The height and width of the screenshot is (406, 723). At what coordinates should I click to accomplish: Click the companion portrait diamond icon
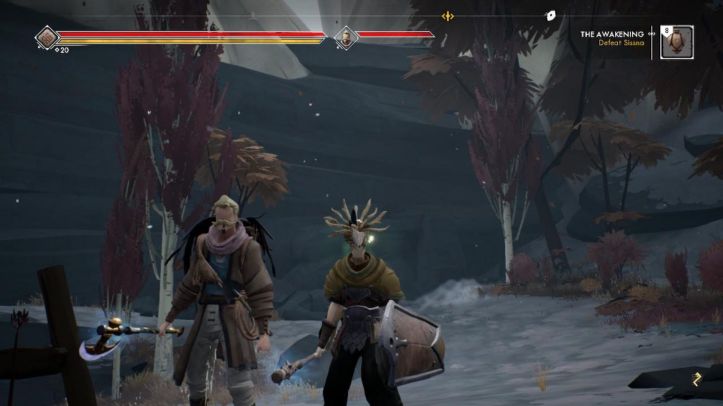tap(345, 38)
